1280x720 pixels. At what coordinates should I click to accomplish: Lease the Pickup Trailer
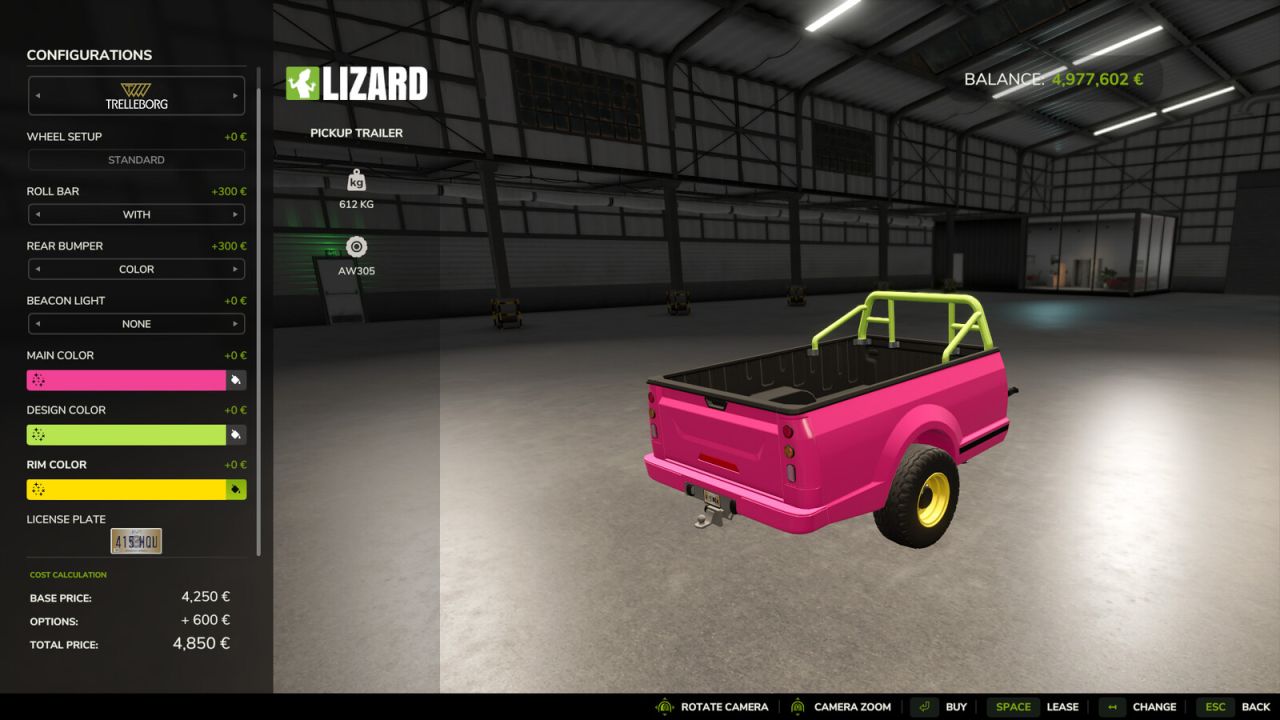1063,707
